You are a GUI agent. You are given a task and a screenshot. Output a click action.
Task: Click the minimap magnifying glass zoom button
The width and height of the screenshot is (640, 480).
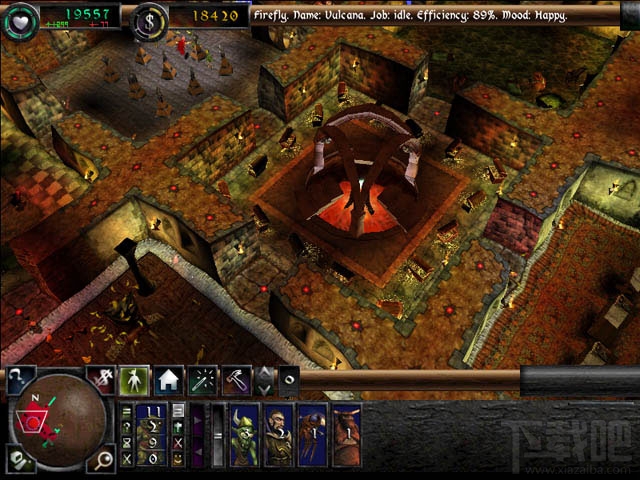click(104, 459)
